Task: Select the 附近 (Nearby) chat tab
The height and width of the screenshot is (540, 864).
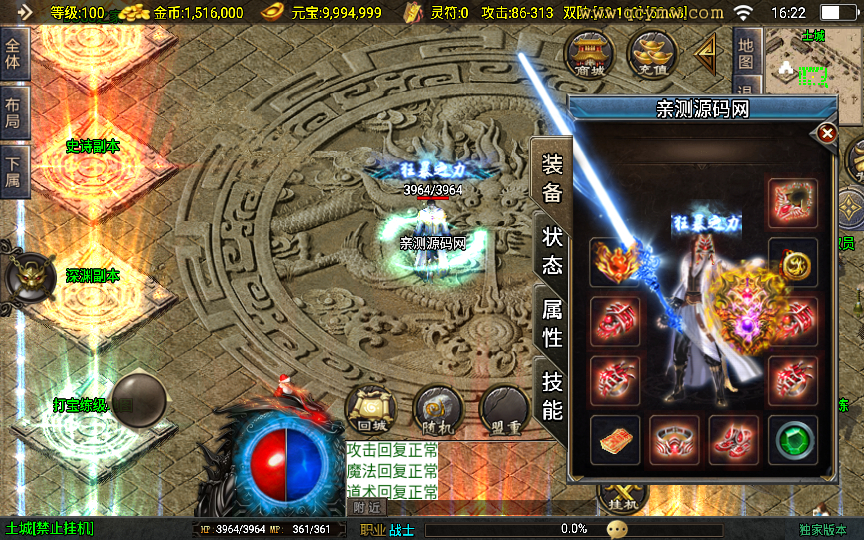Action: (x=368, y=507)
